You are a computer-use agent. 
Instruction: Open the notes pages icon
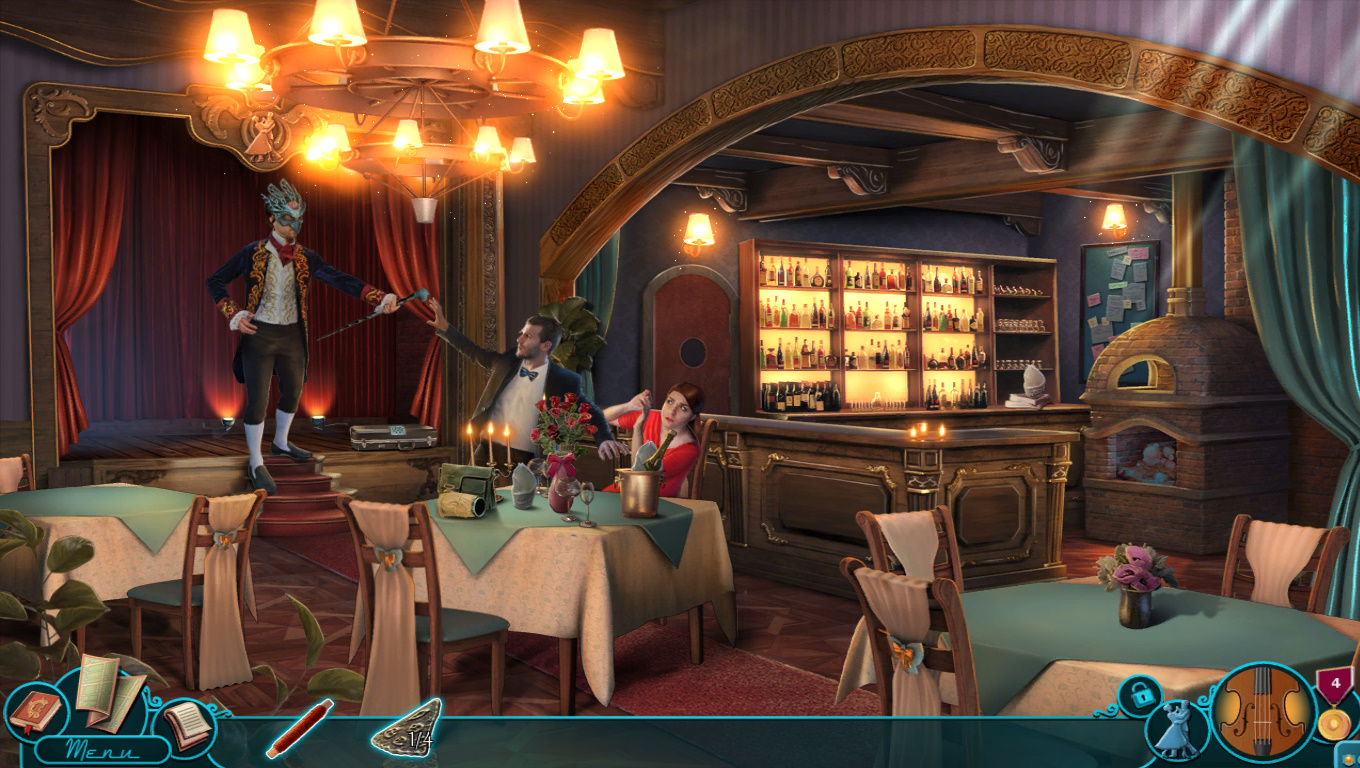pos(188,722)
